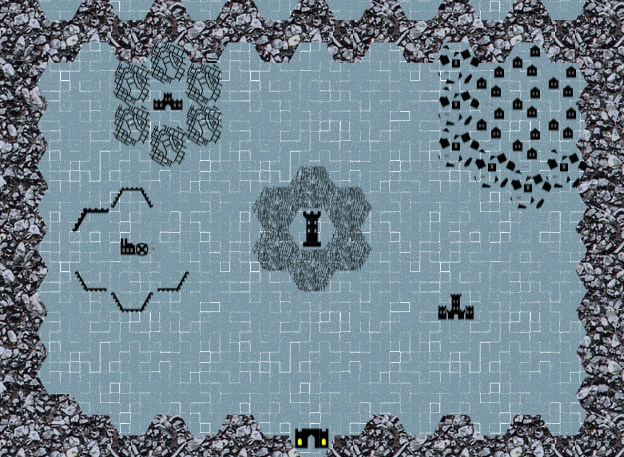Open the factory location icon
This screenshot has height=457, width=624.
point(134,246)
